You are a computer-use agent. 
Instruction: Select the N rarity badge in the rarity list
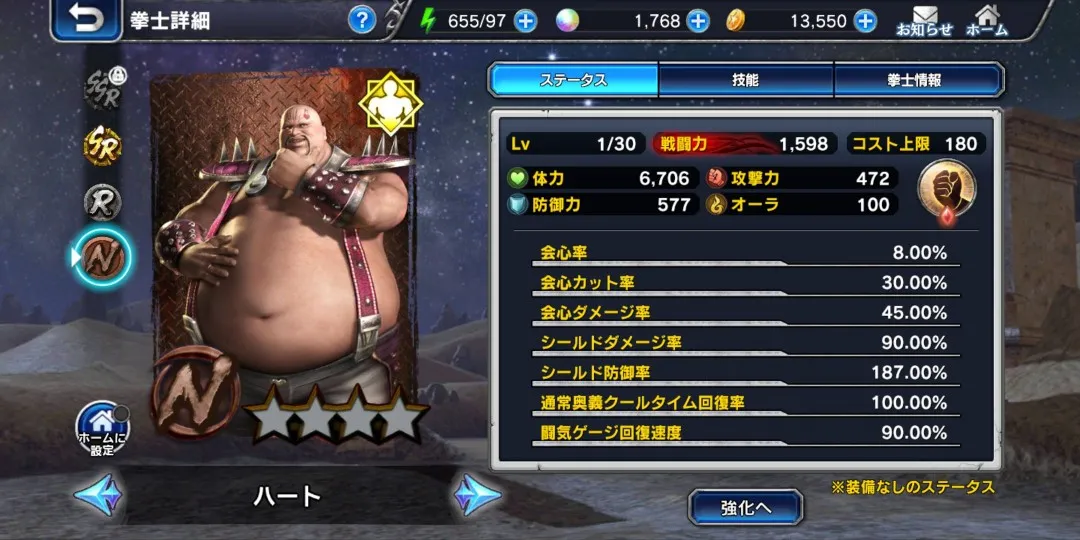[103, 257]
